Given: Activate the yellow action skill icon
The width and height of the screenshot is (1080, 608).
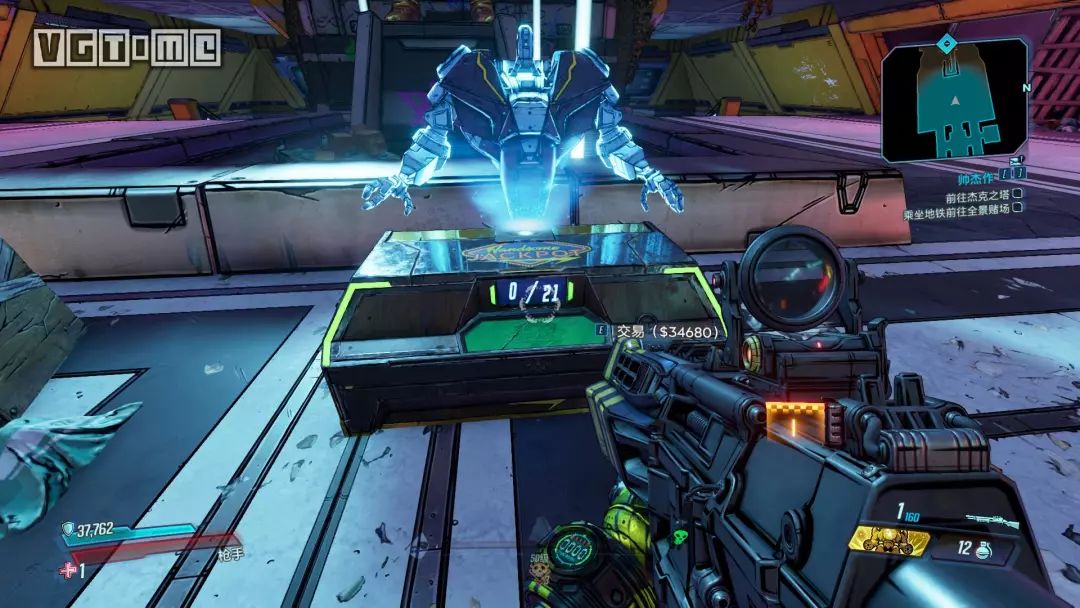Looking at the screenshot, I should point(888,541).
